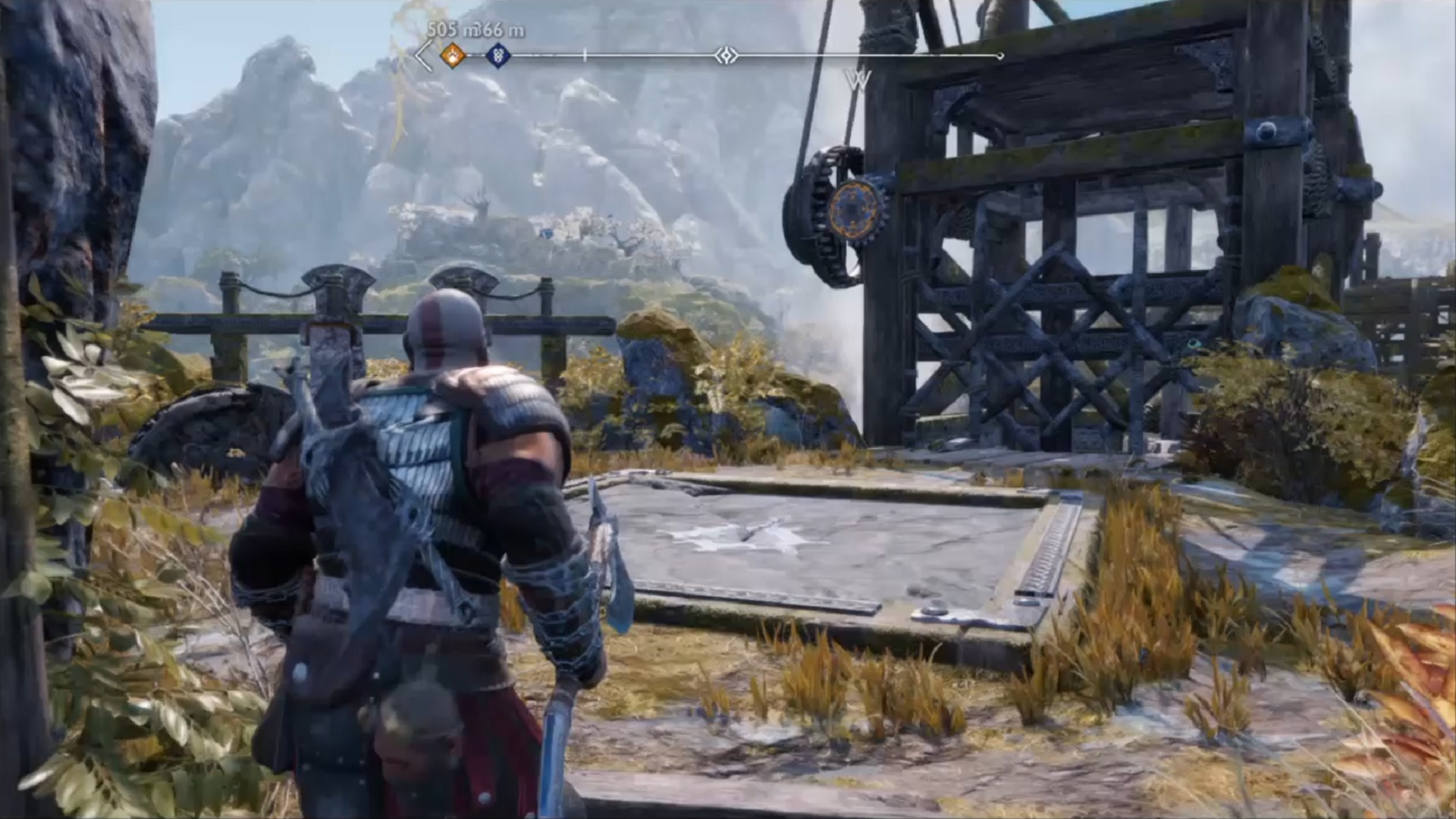
Task: Click the white diamond compass center indicator
Action: (726, 55)
